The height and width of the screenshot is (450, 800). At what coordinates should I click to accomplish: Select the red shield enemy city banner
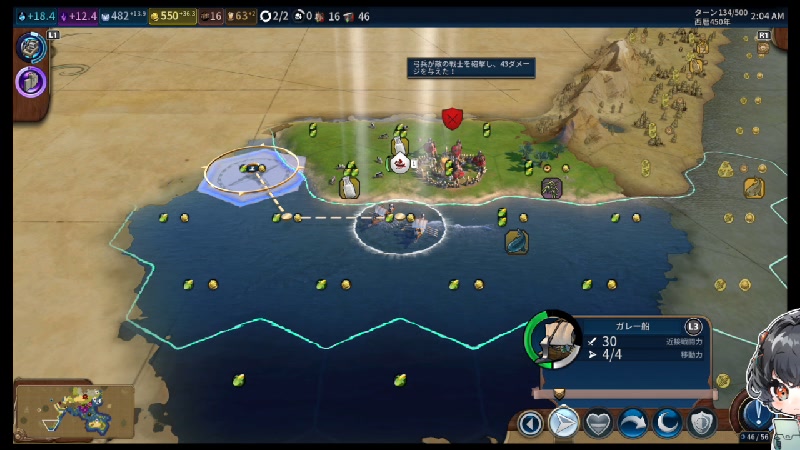click(x=452, y=118)
